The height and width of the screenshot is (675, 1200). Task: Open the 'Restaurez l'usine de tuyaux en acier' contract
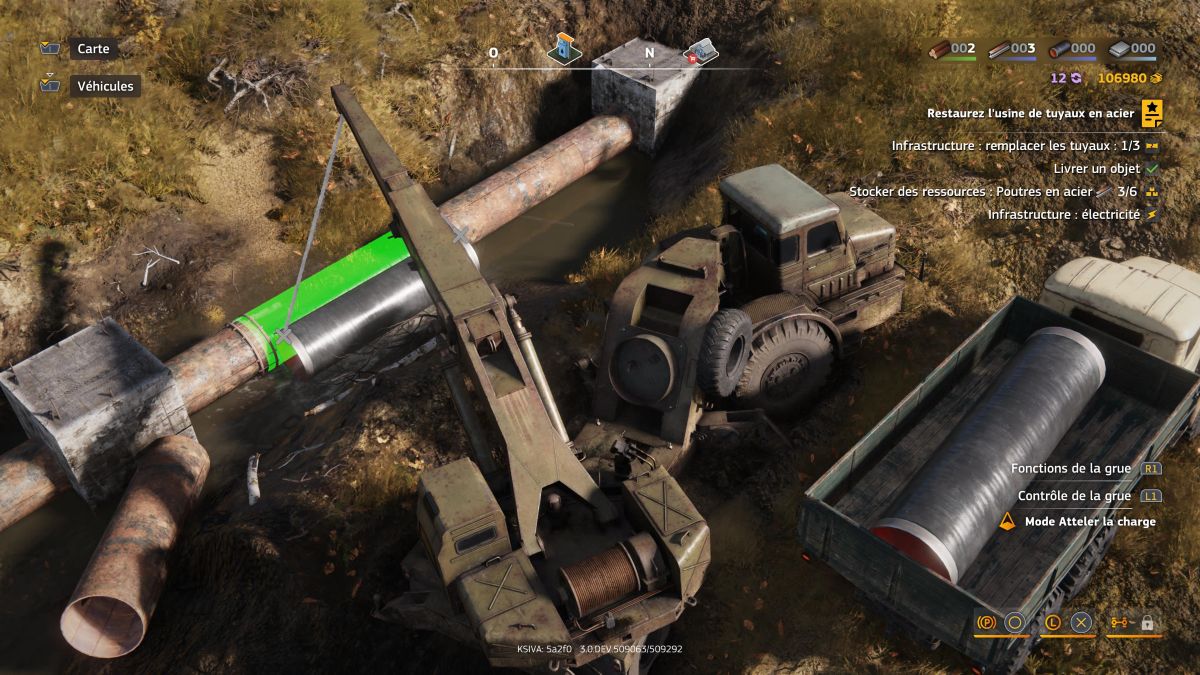pyautogui.click(x=1030, y=114)
